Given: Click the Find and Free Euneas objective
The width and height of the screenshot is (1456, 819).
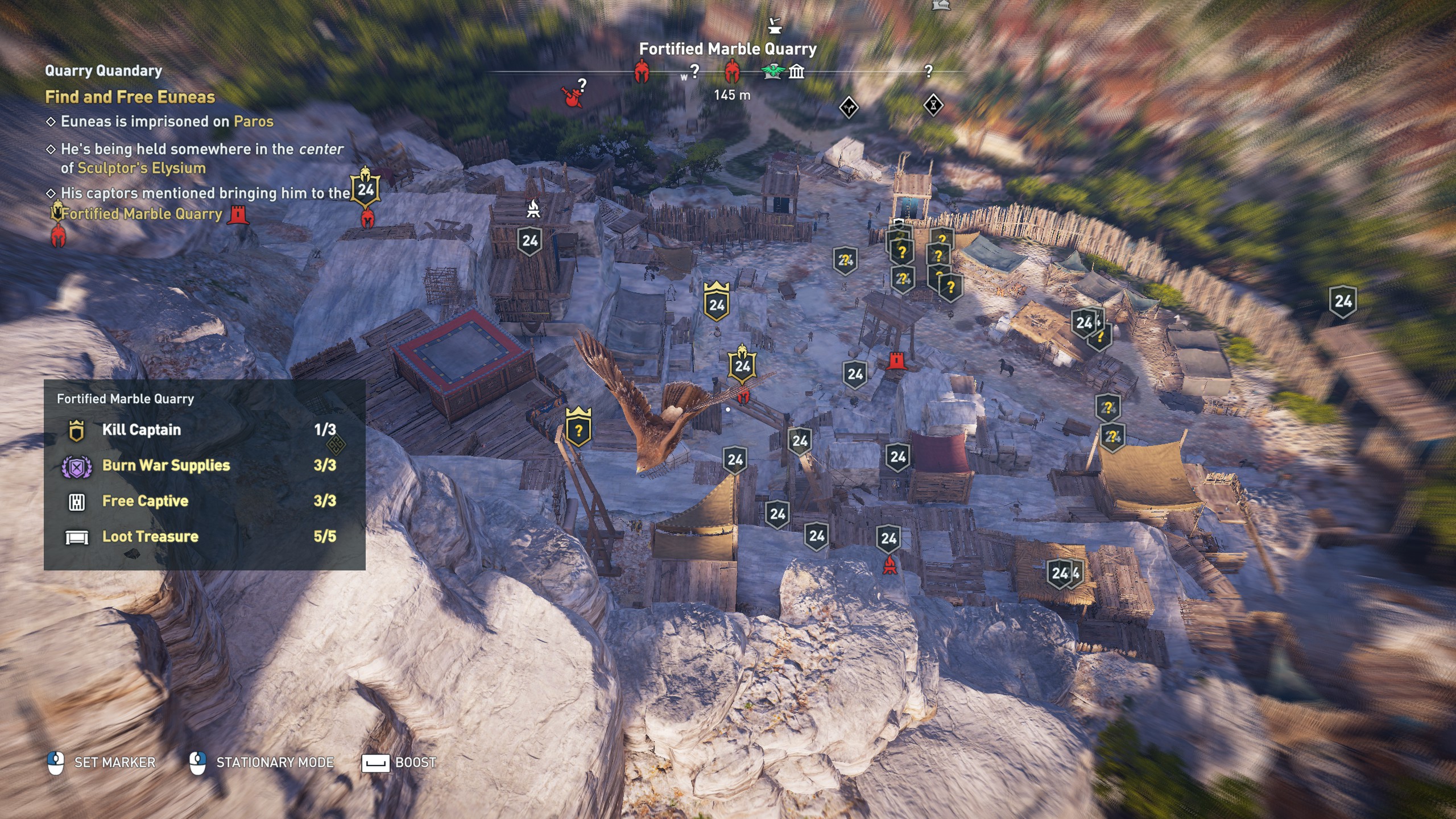Looking at the screenshot, I should coord(130,97).
